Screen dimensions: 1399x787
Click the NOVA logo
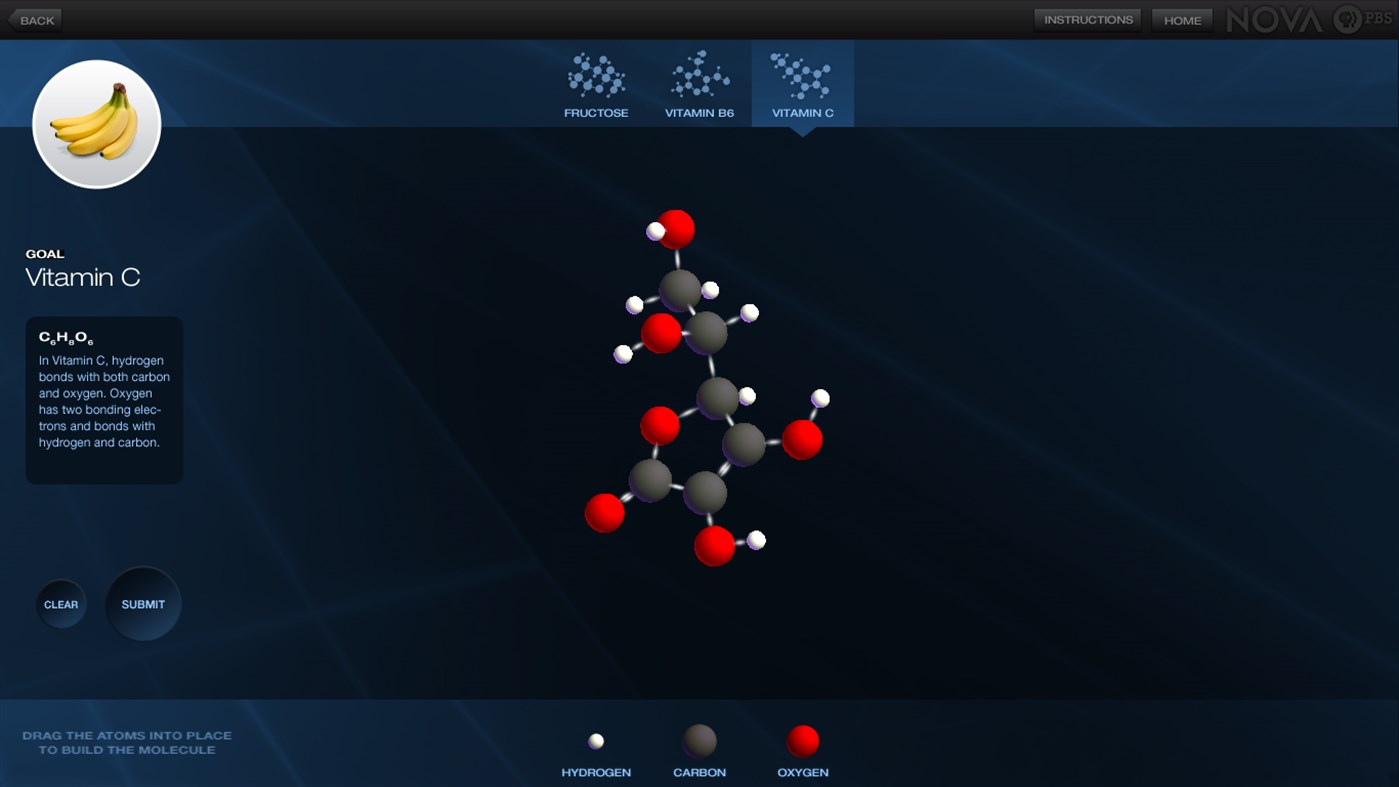pyautogui.click(x=1276, y=17)
